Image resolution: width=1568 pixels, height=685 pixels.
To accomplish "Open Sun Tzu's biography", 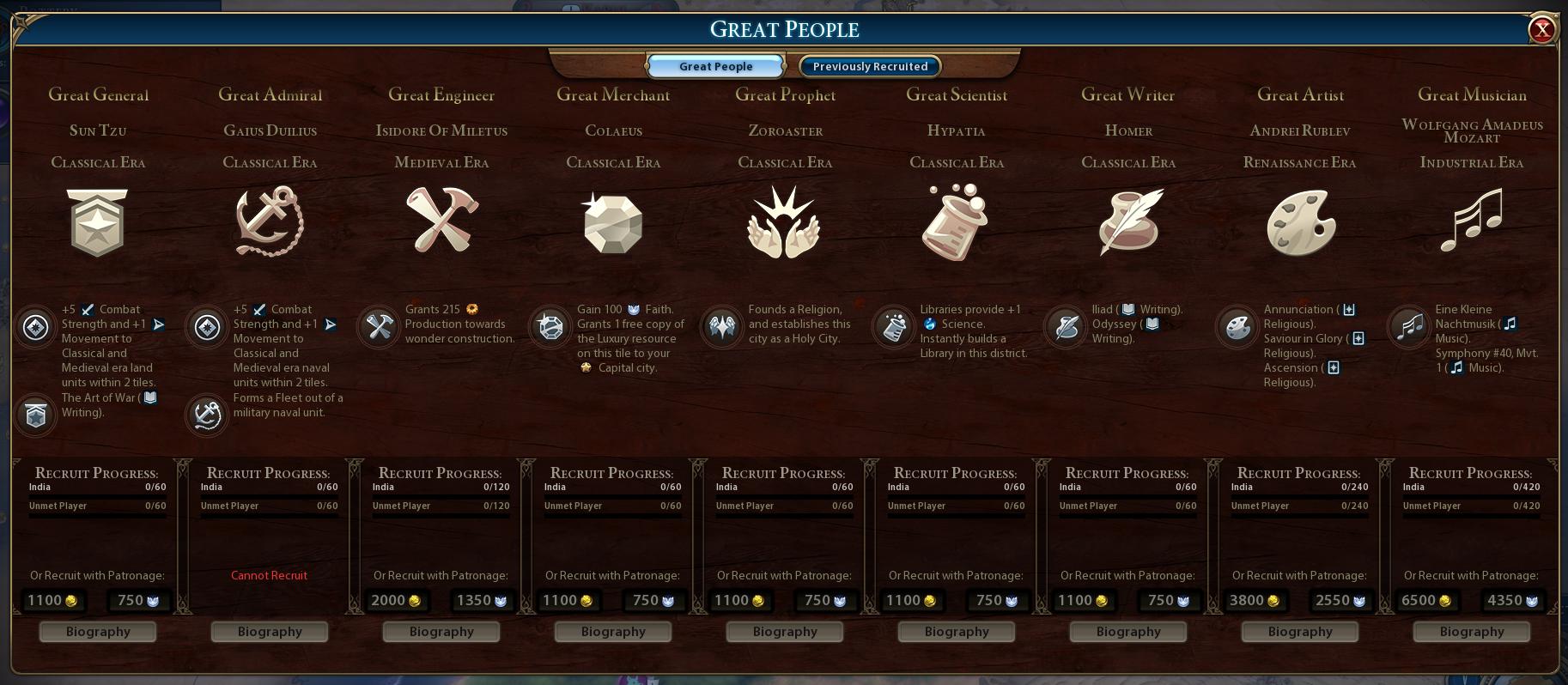I will (98, 632).
